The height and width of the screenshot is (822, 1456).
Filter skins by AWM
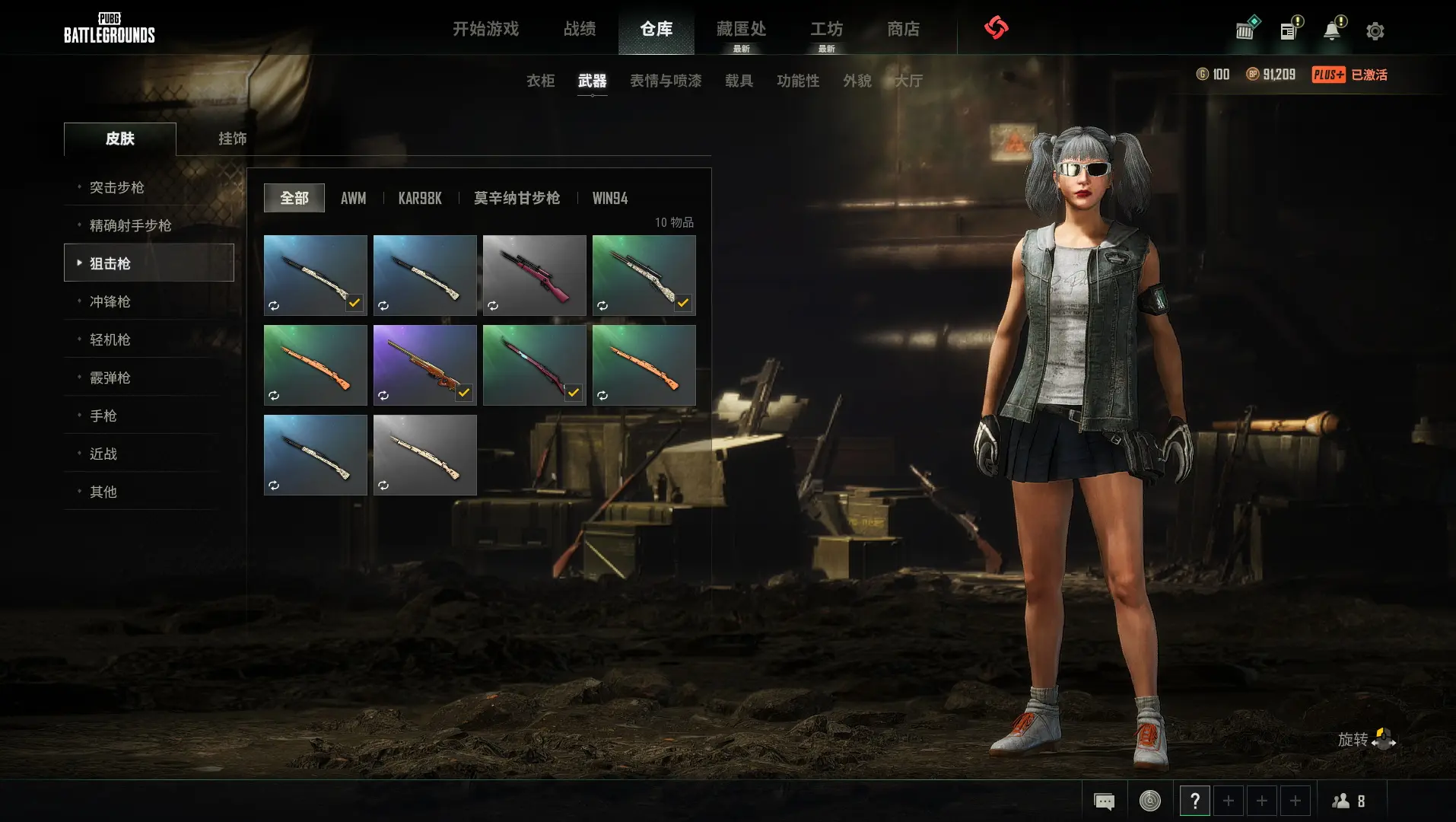(x=353, y=199)
